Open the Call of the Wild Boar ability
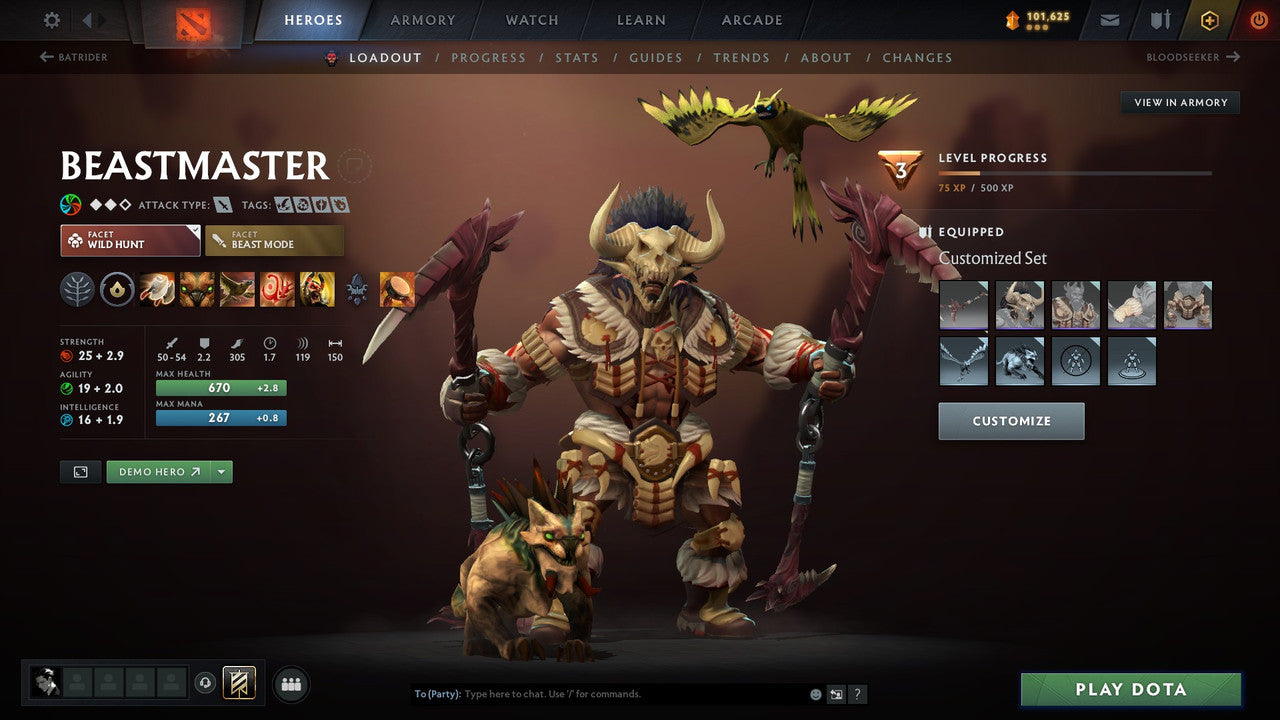 coord(195,289)
